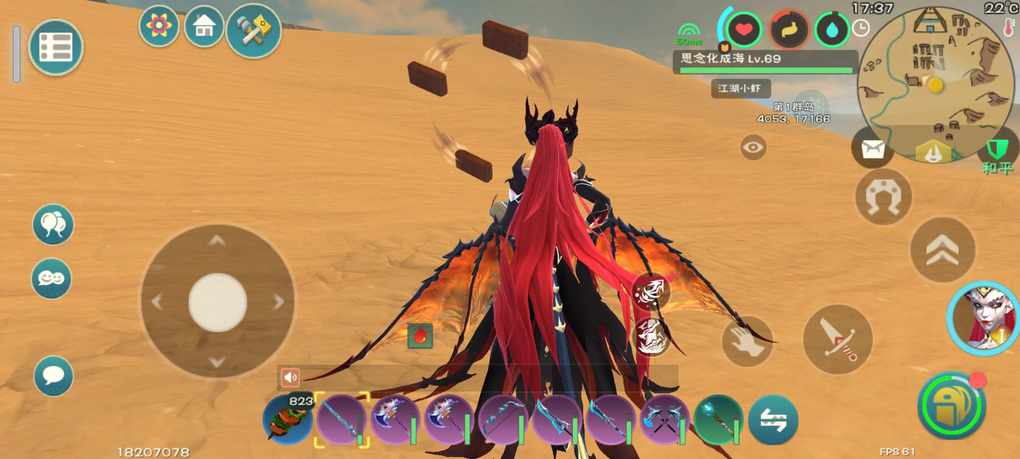Open the colorful flower icon menu
This screenshot has width=1020, height=459.
(158, 26)
